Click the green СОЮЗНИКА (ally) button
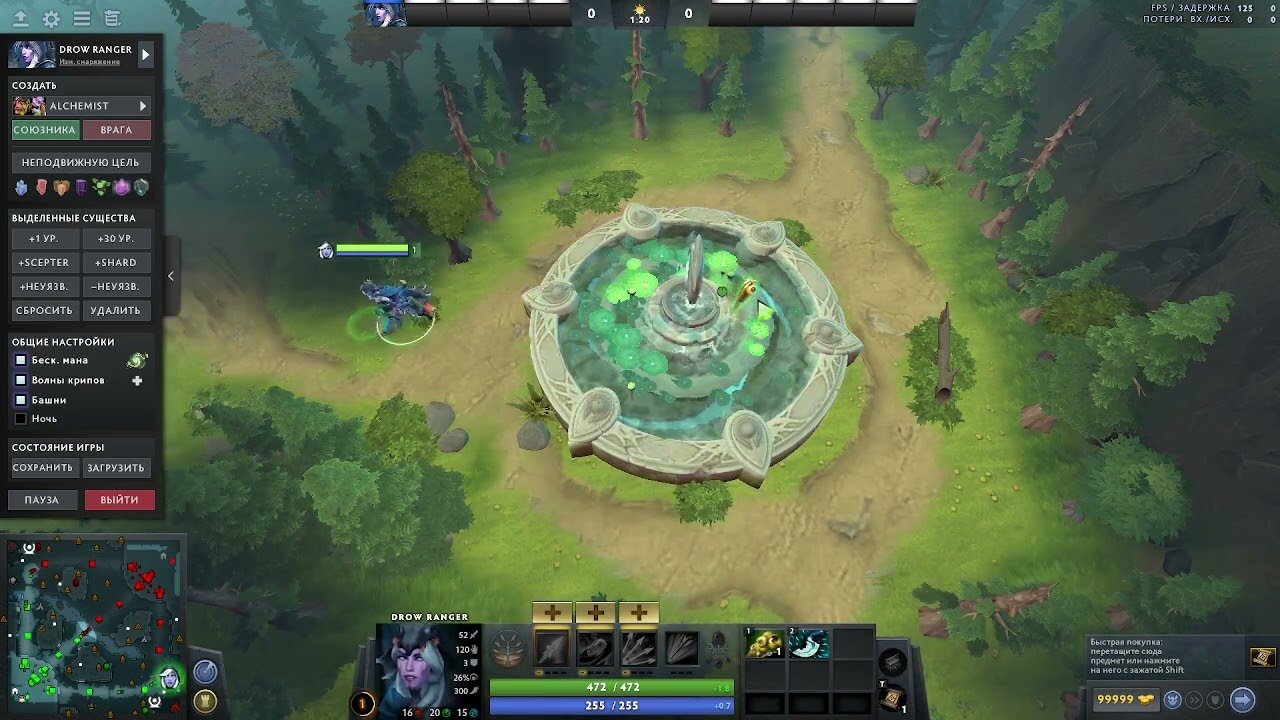The image size is (1280, 720). (45, 130)
